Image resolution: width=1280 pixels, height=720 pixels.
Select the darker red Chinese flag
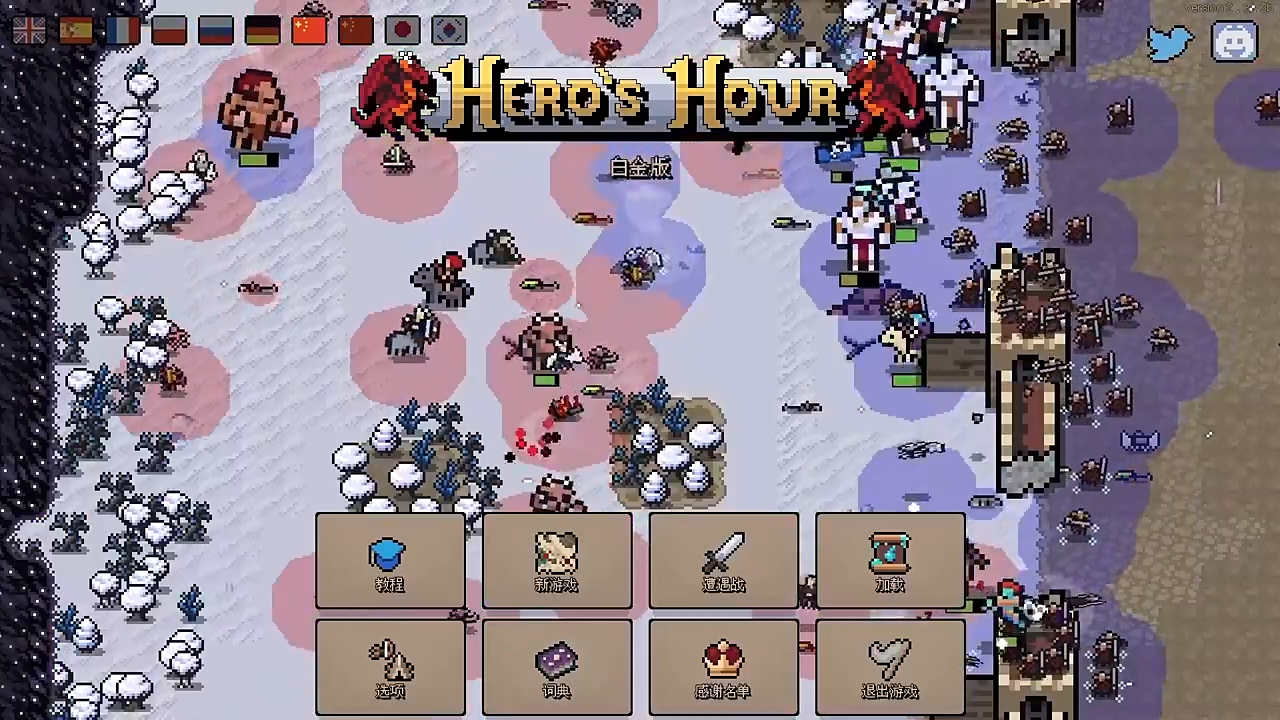pos(356,31)
